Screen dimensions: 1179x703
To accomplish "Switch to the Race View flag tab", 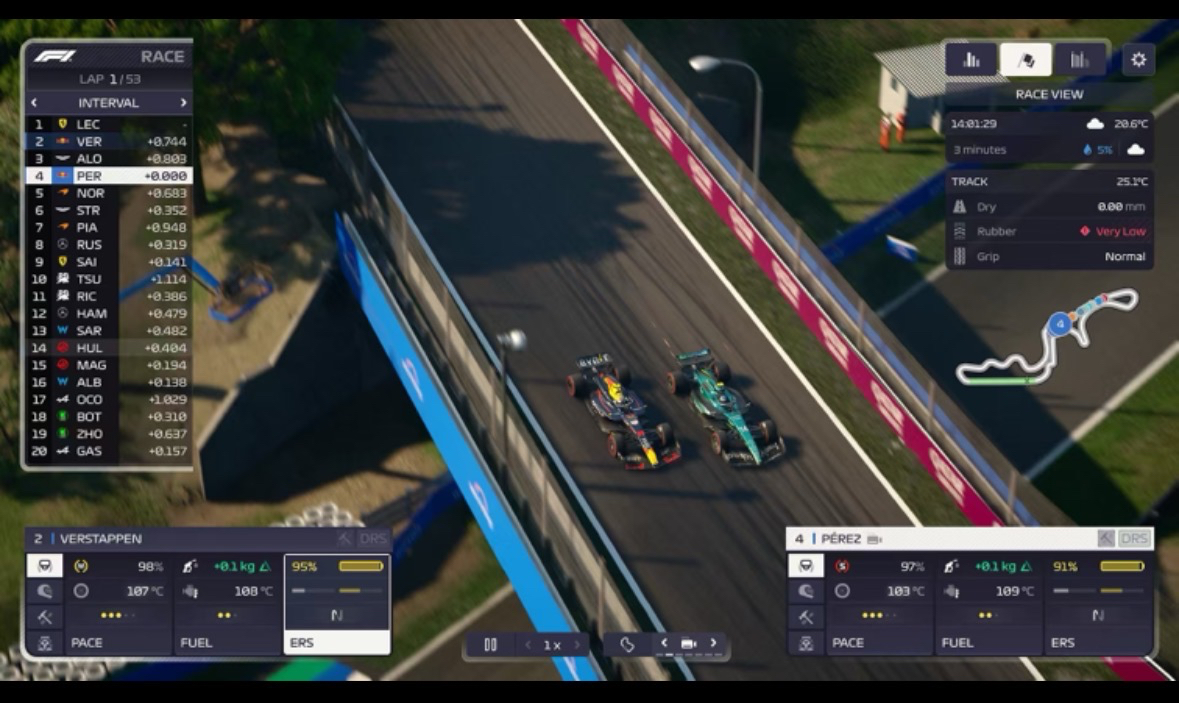I will click(x=1025, y=60).
